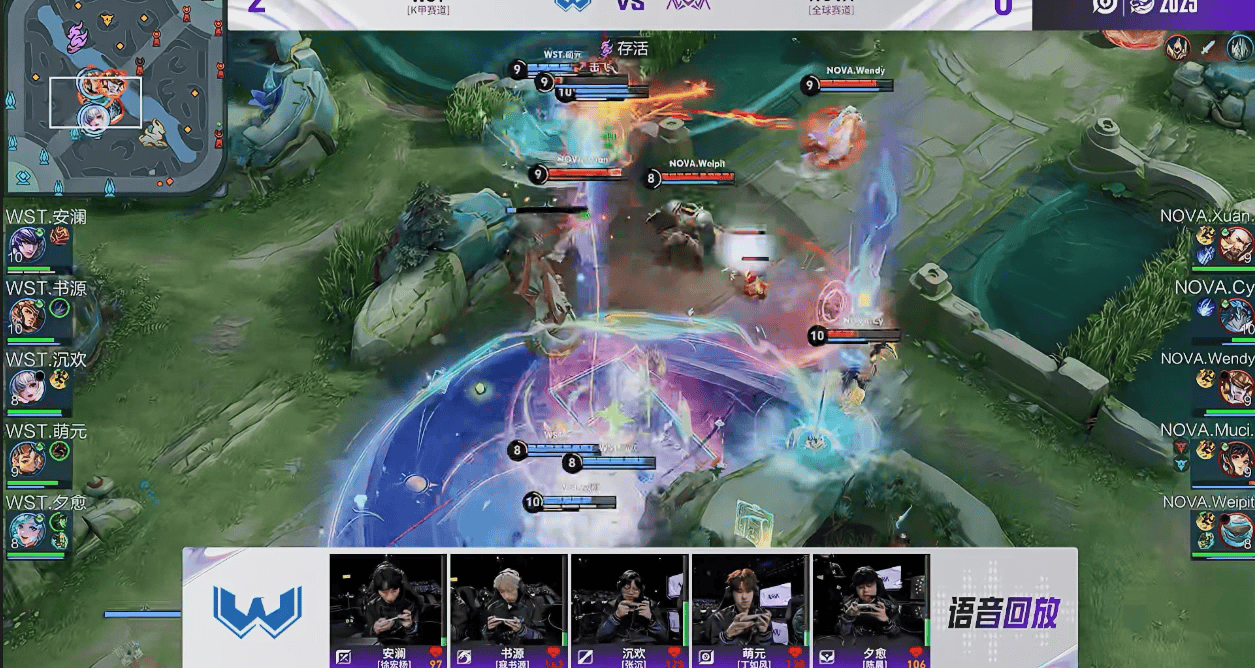1255x668 pixels.
Task: Show 沉欢's player camera feed
Action: (x=630, y=600)
